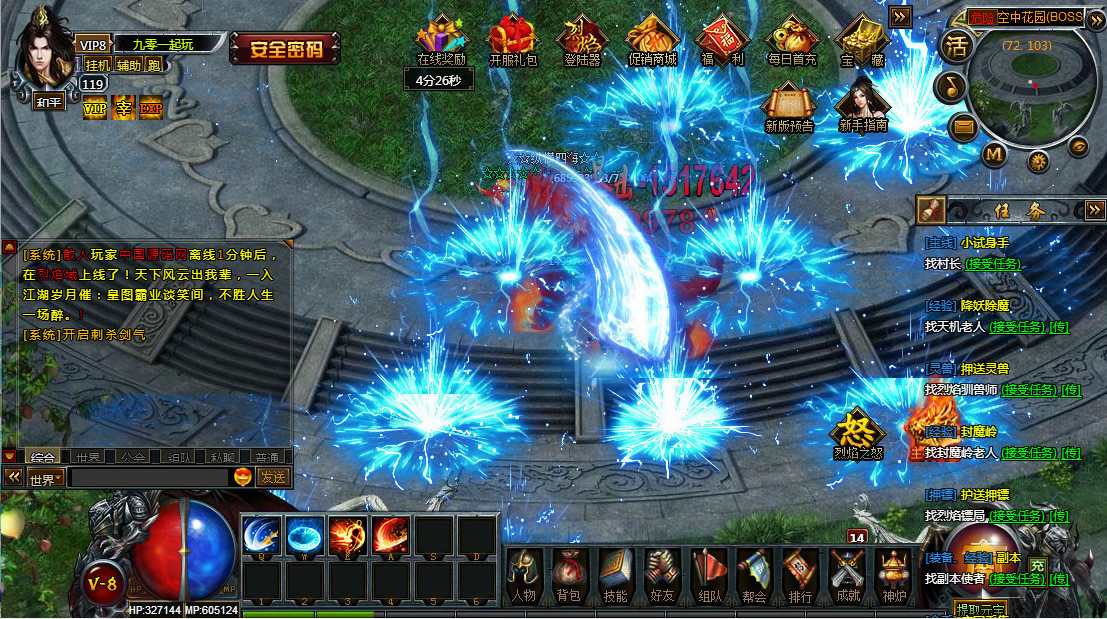Open the 技能 skills book
Viewport: 1107px width, 619px height.
click(615, 574)
